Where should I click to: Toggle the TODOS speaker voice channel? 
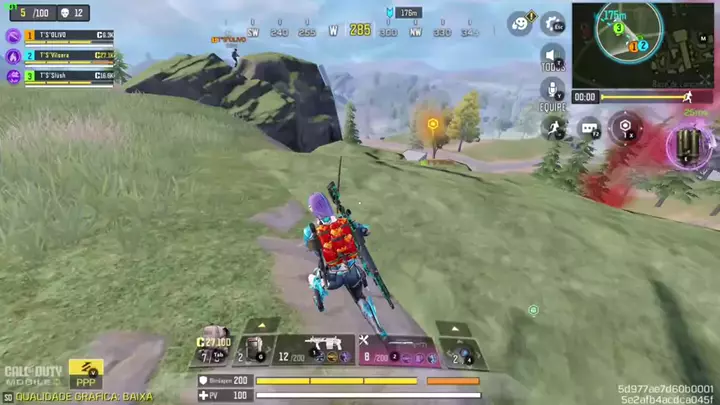[x=552, y=57]
